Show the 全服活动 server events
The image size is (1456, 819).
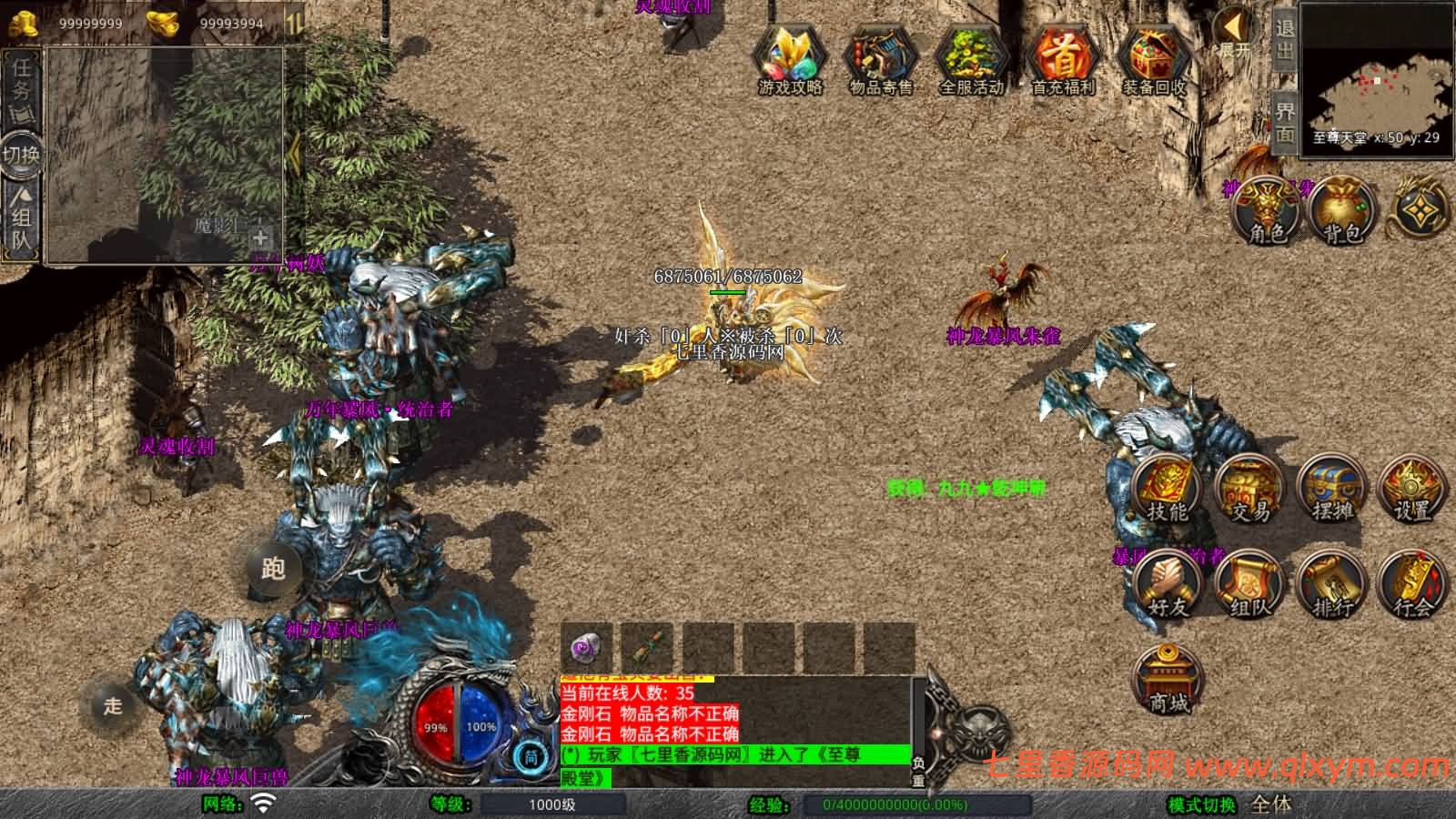point(971,59)
